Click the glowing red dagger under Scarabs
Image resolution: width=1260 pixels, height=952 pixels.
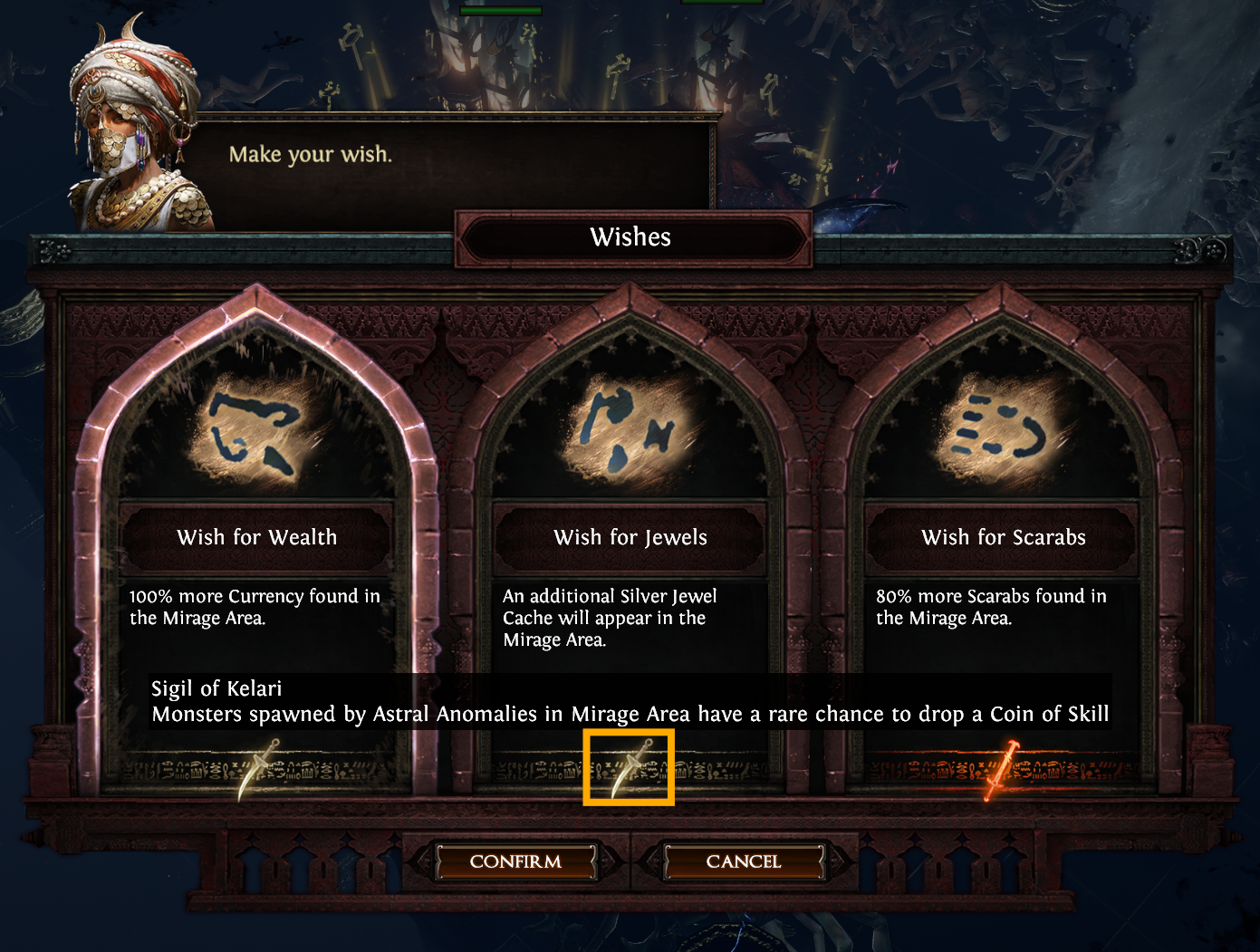click(1001, 770)
